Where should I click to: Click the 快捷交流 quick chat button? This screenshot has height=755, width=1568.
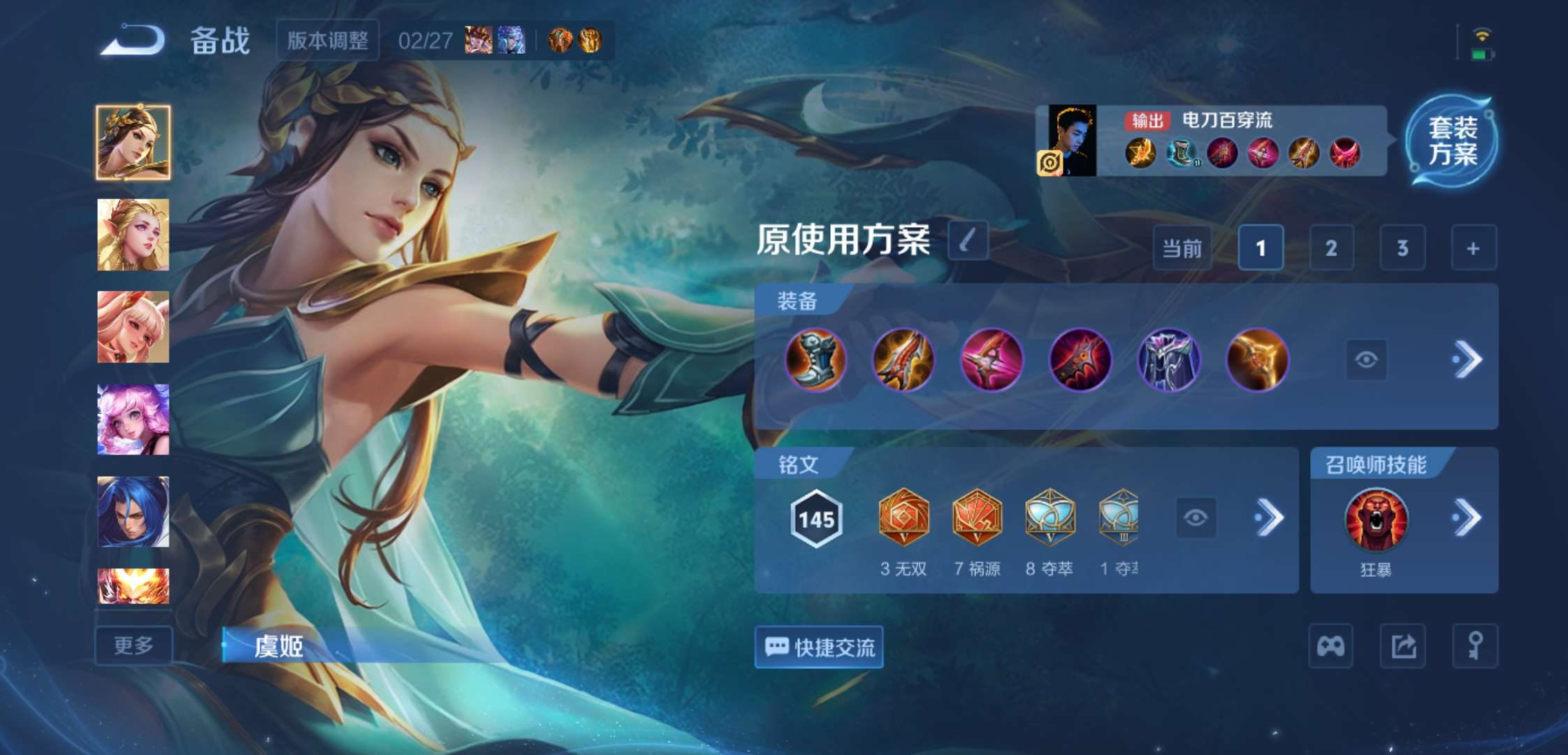[x=818, y=648]
